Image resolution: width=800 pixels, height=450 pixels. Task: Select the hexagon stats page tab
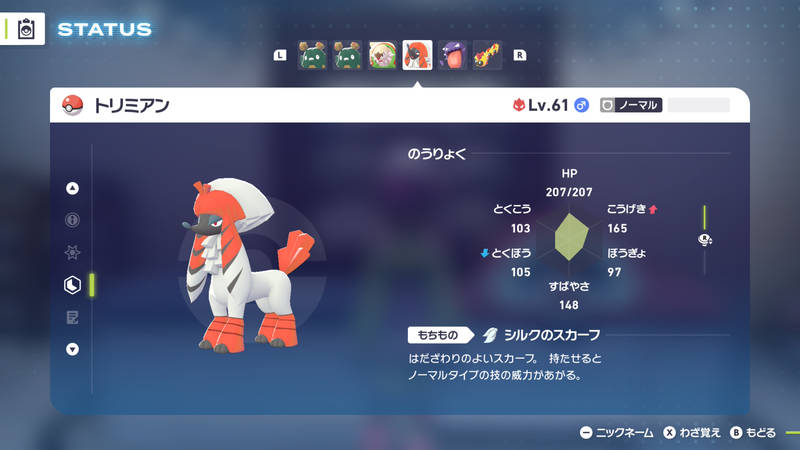[x=72, y=285]
